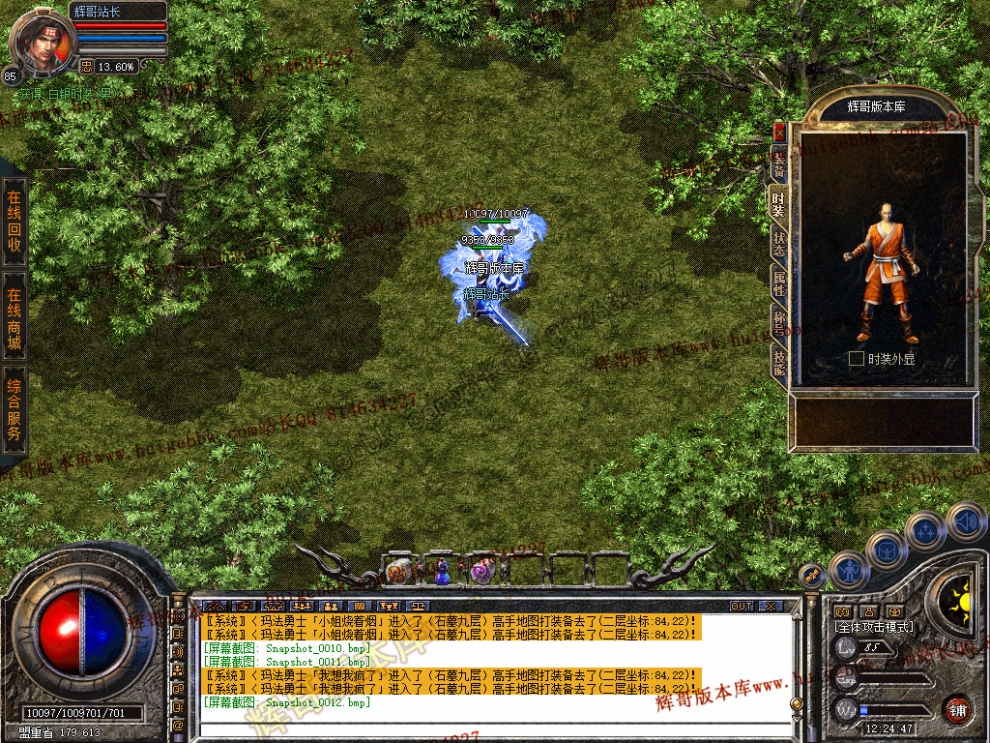This screenshot has width=990, height=743.
Task: Click the red 铺 stall button
Action: tap(957, 709)
